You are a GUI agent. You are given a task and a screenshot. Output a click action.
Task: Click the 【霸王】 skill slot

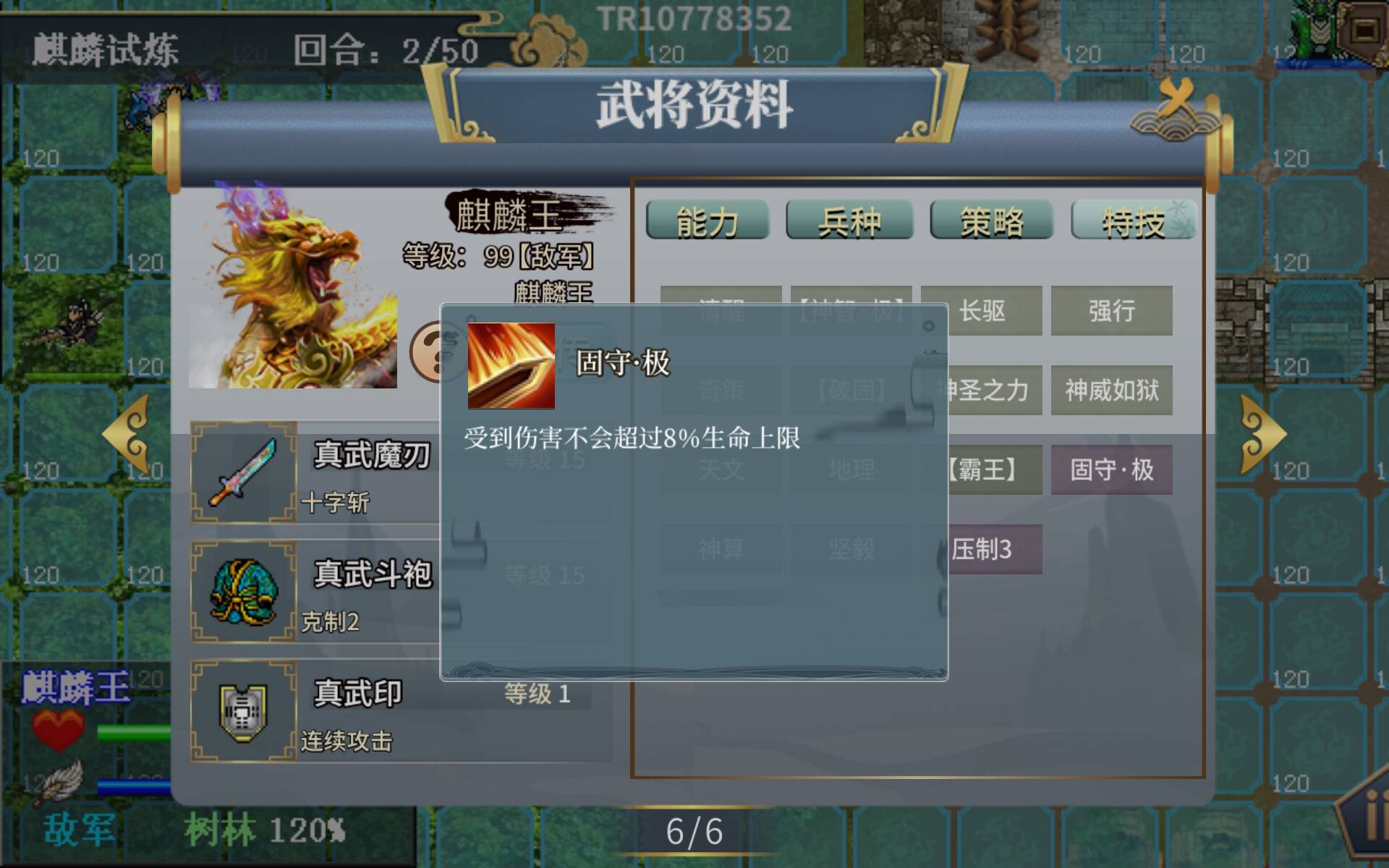[984, 471]
